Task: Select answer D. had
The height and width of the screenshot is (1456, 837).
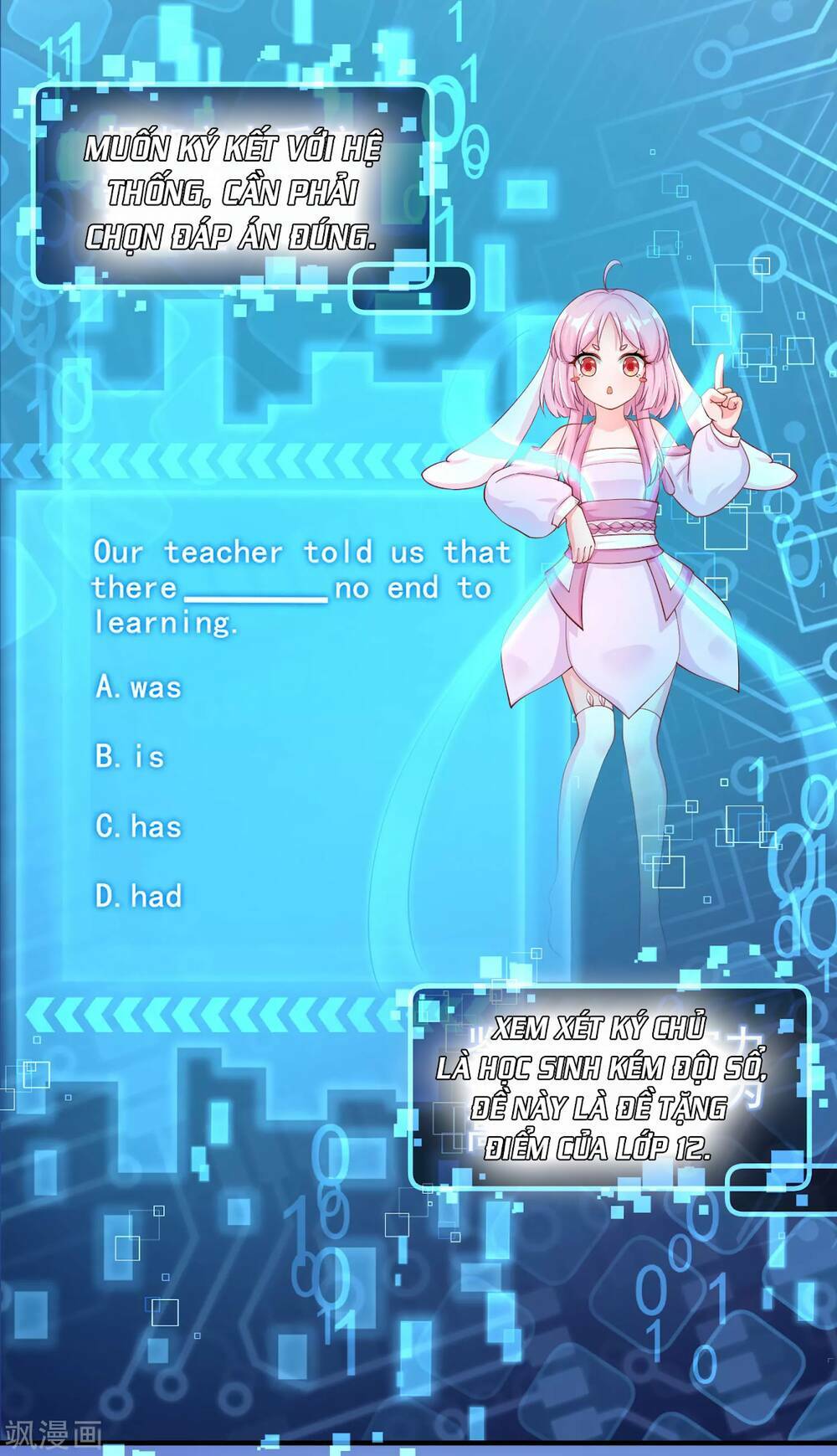Action: (x=138, y=896)
